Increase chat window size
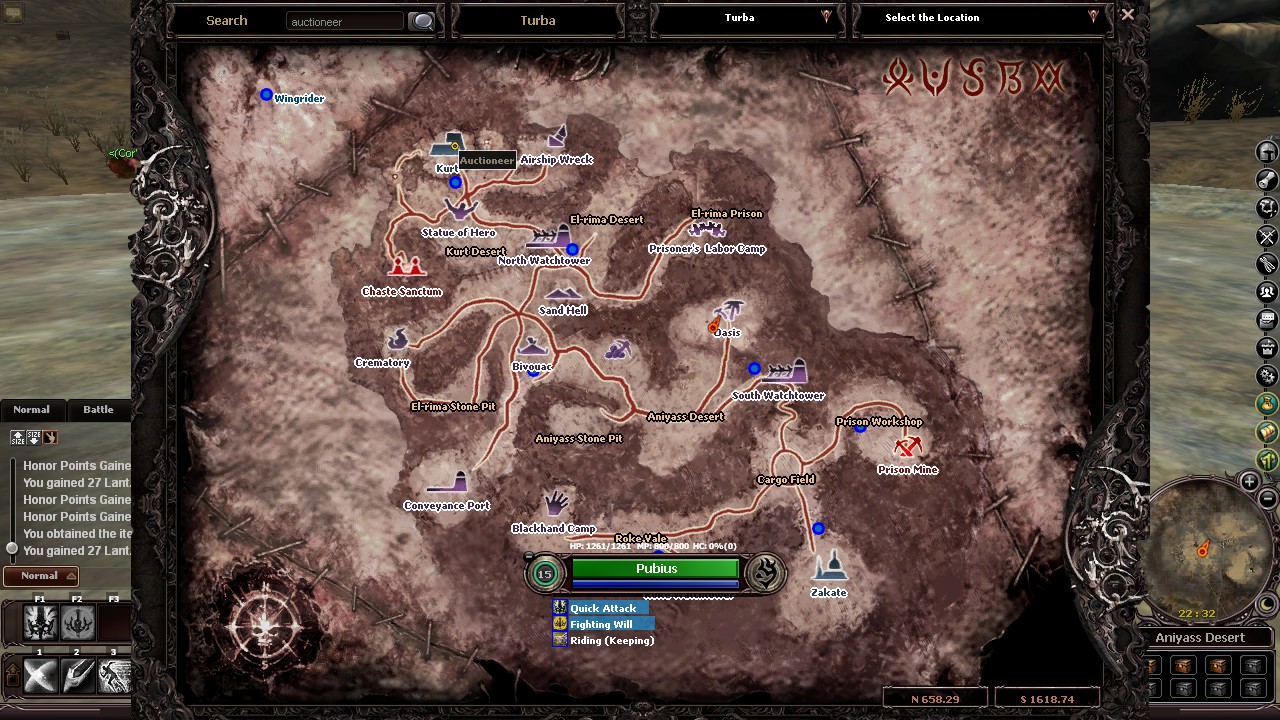The width and height of the screenshot is (1280, 720). click(x=18, y=437)
